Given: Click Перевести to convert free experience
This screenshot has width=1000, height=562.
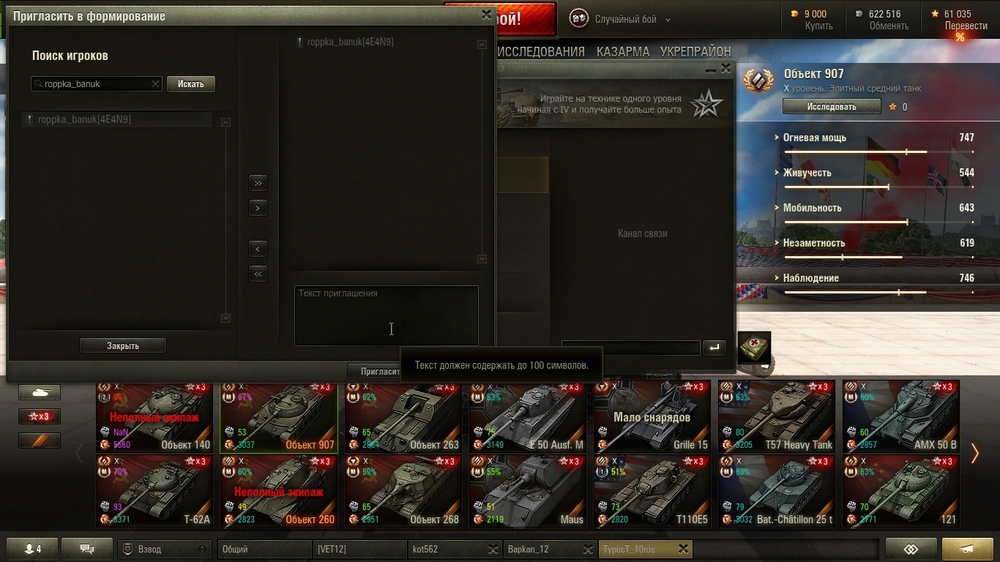Looking at the screenshot, I should pos(965,26).
